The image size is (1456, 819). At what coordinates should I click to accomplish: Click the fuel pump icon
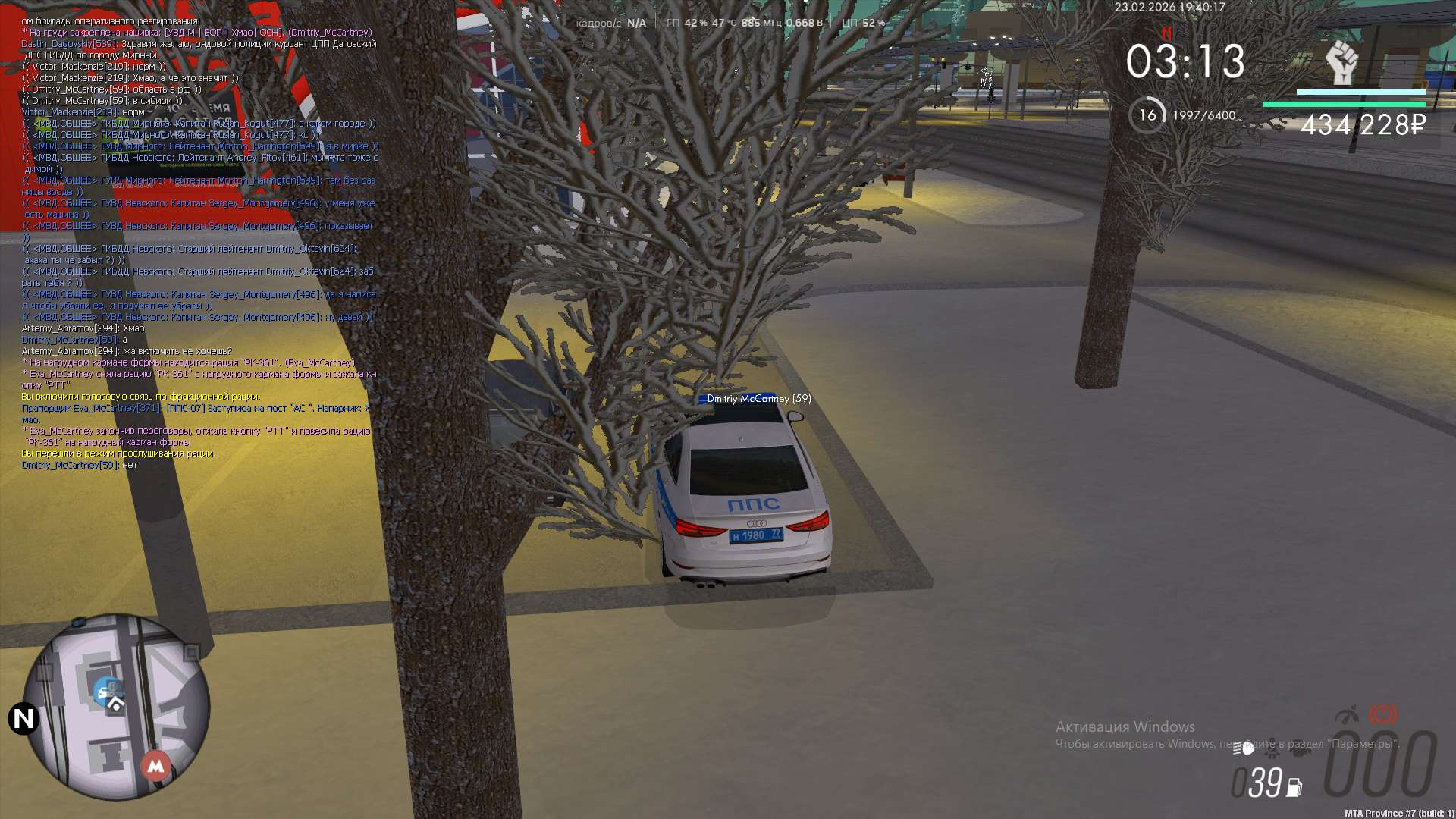1294,788
